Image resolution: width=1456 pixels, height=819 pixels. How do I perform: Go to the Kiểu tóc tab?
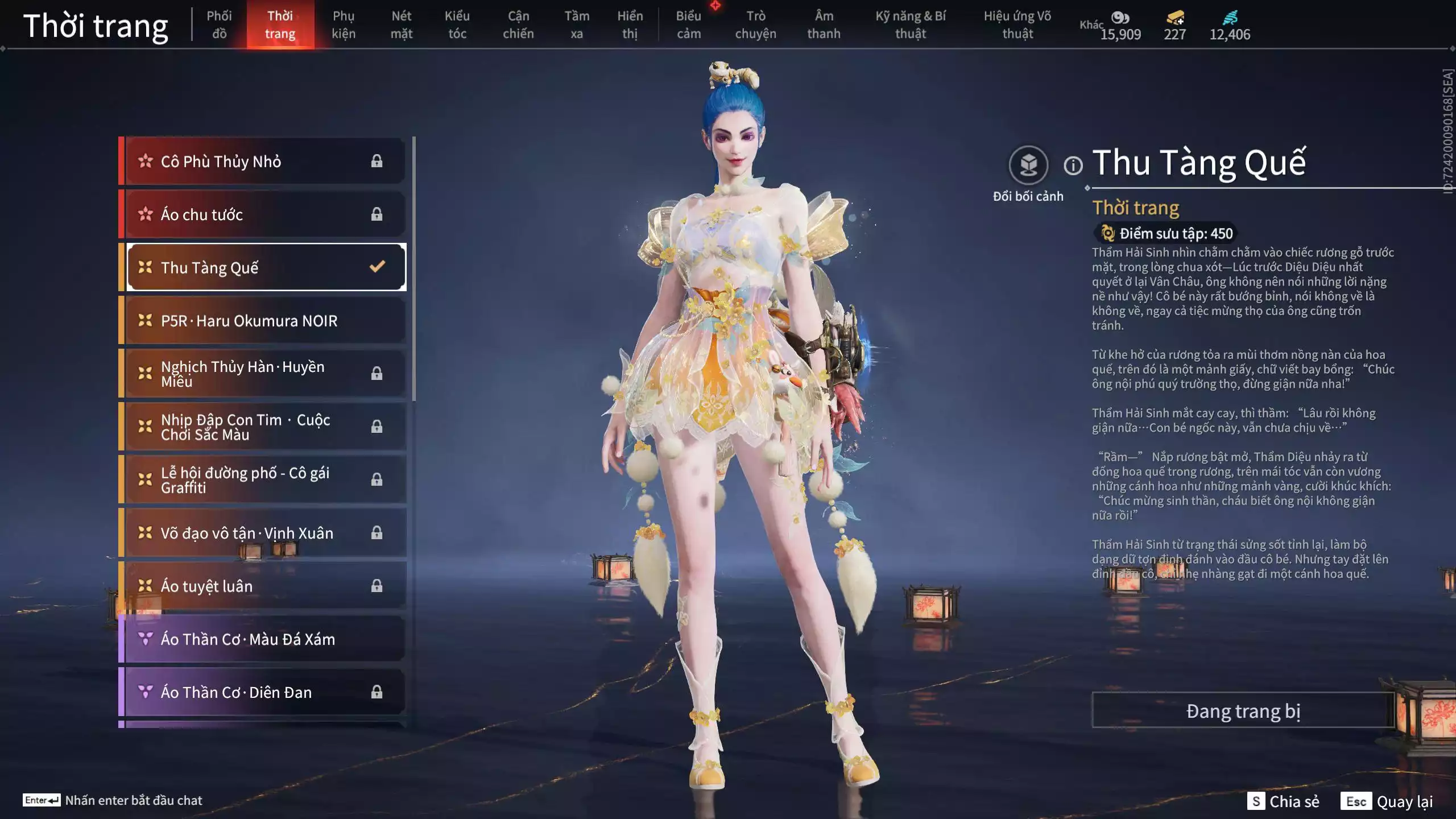coord(457,25)
